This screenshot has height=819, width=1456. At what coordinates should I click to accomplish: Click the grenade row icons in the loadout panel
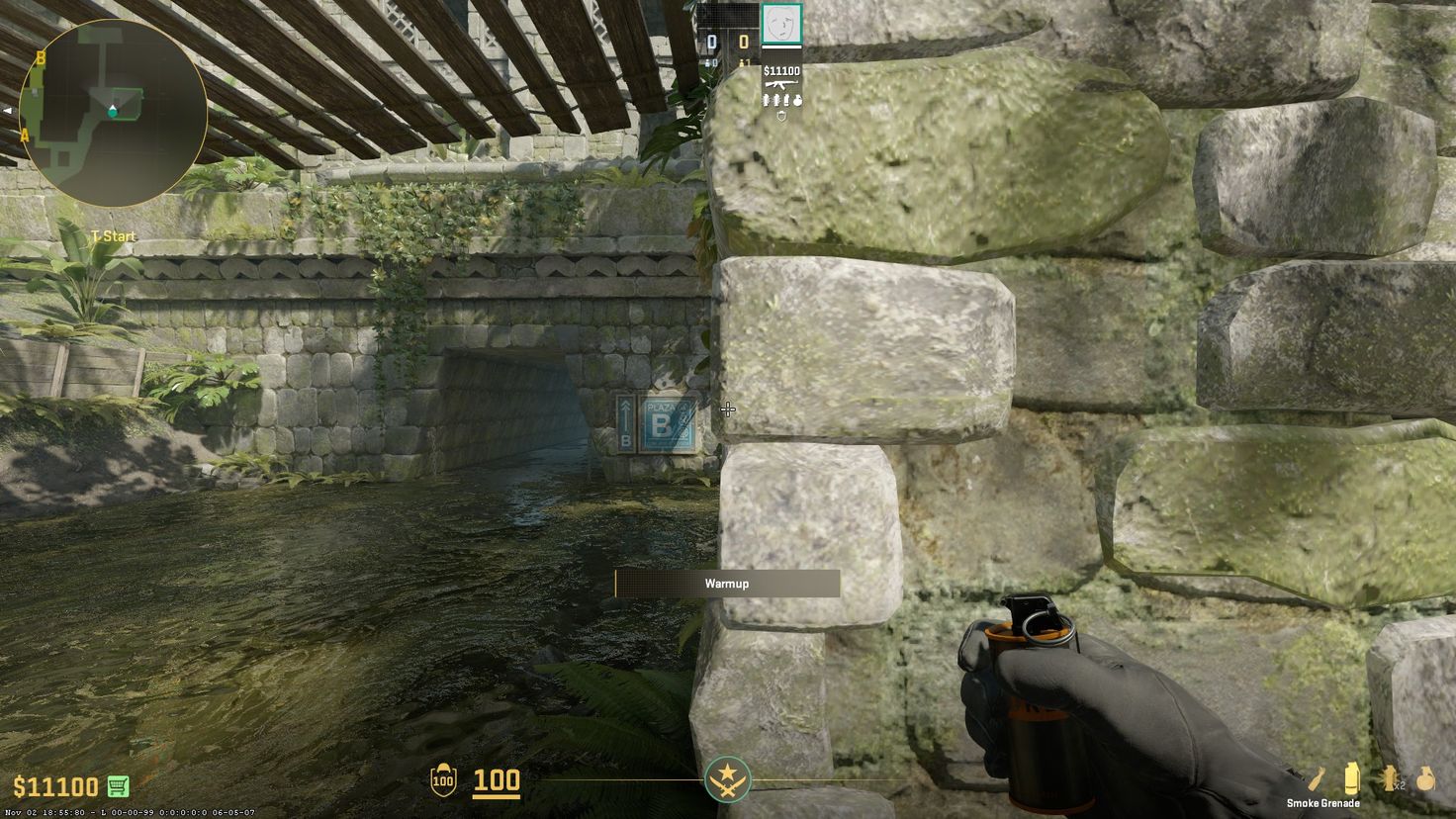pyautogui.click(x=781, y=100)
